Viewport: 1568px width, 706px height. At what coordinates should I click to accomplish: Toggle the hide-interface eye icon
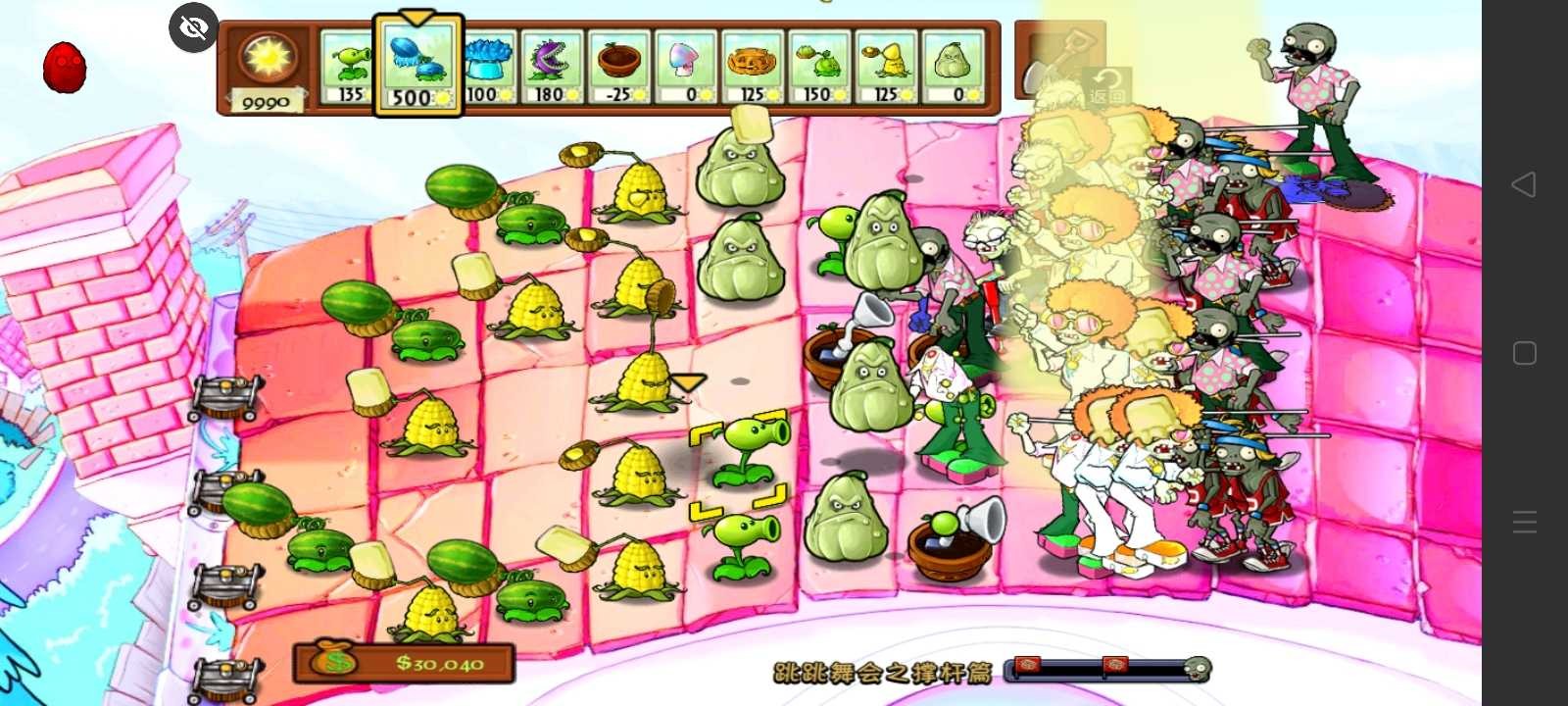click(x=192, y=27)
